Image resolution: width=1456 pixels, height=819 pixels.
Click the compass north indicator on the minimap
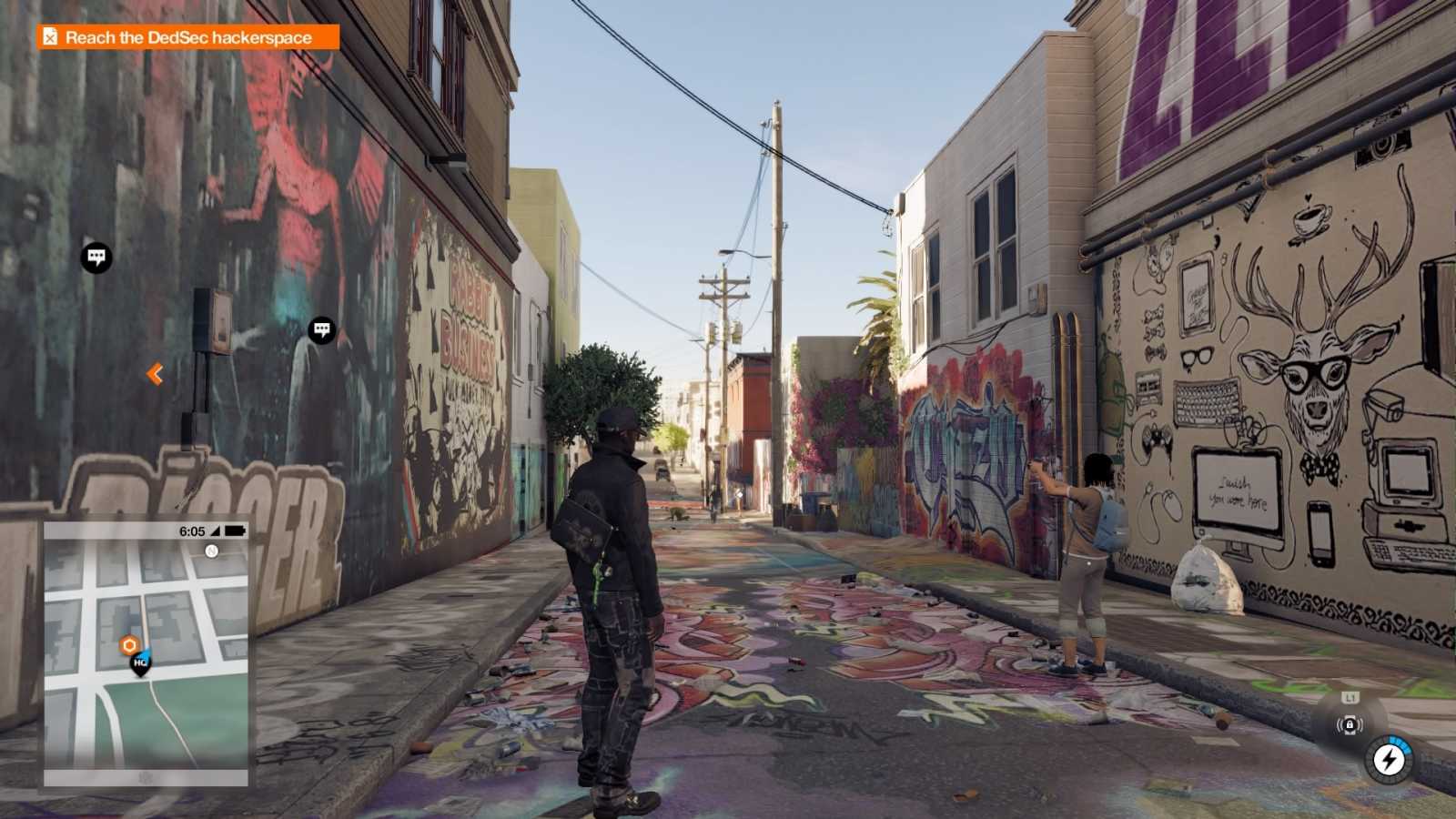pyautogui.click(x=213, y=550)
